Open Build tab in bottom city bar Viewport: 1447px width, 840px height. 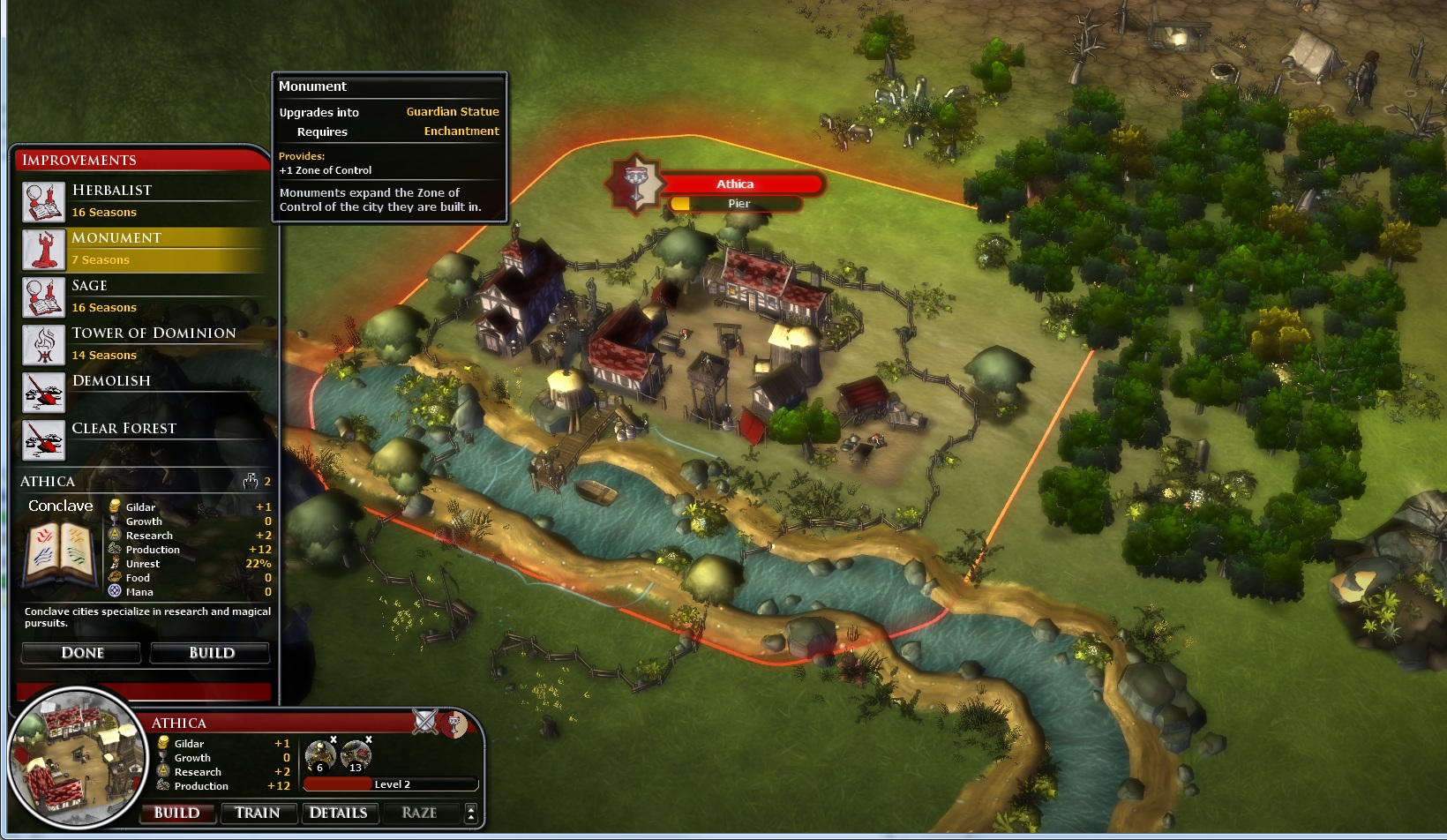tap(177, 813)
